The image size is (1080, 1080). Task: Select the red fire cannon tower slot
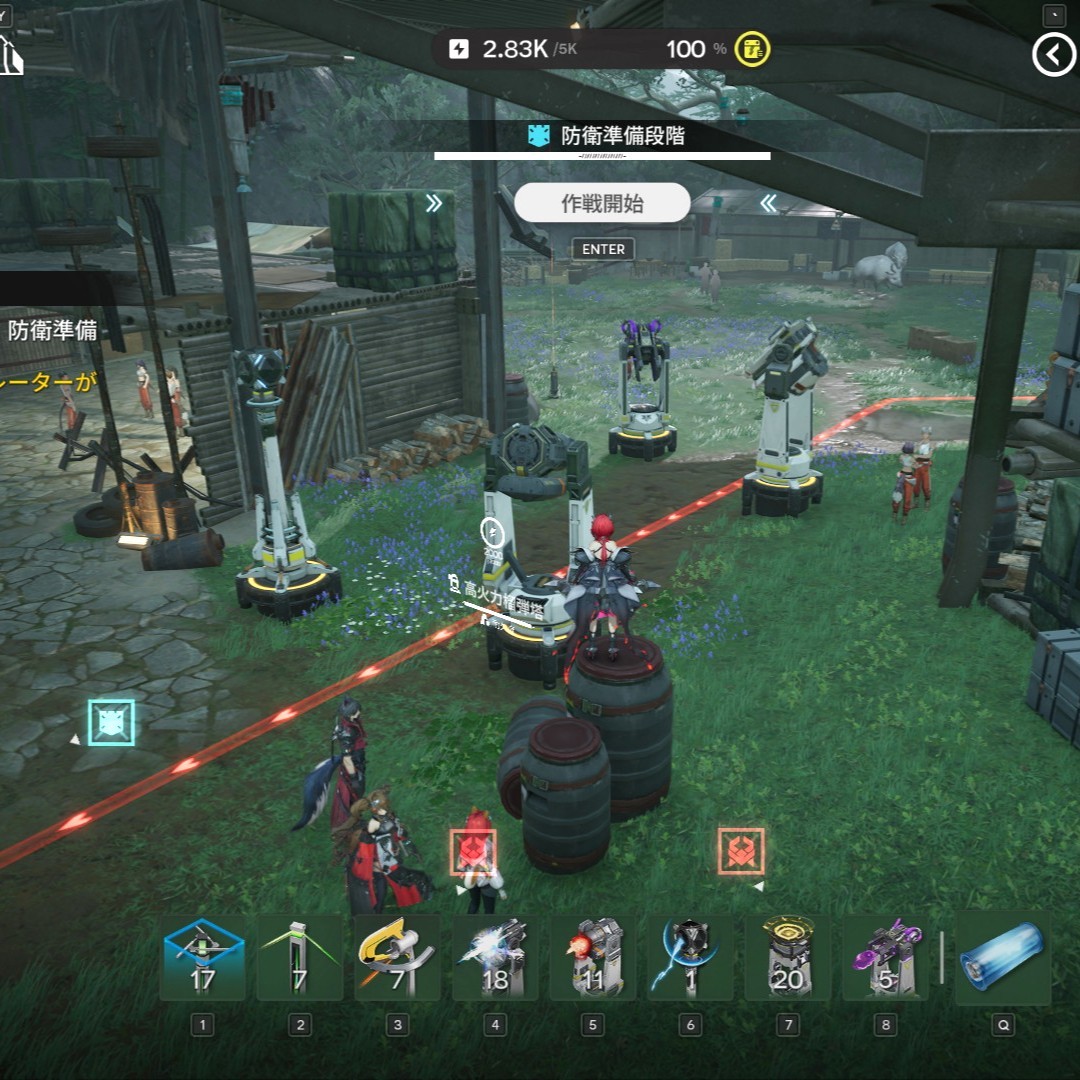[x=593, y=957]
